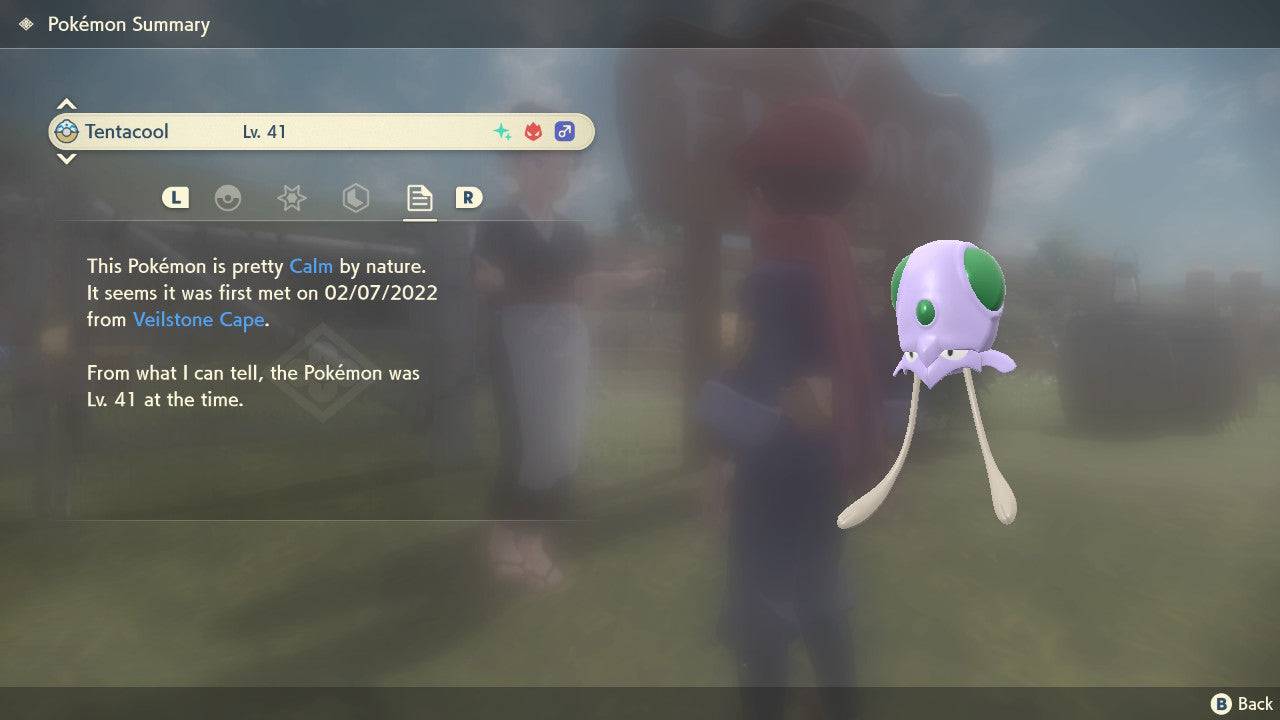This screenshot has height=720, width=1280.
Task: Click the down arrow to view next Pokémon
Action: tap(66, 159)
